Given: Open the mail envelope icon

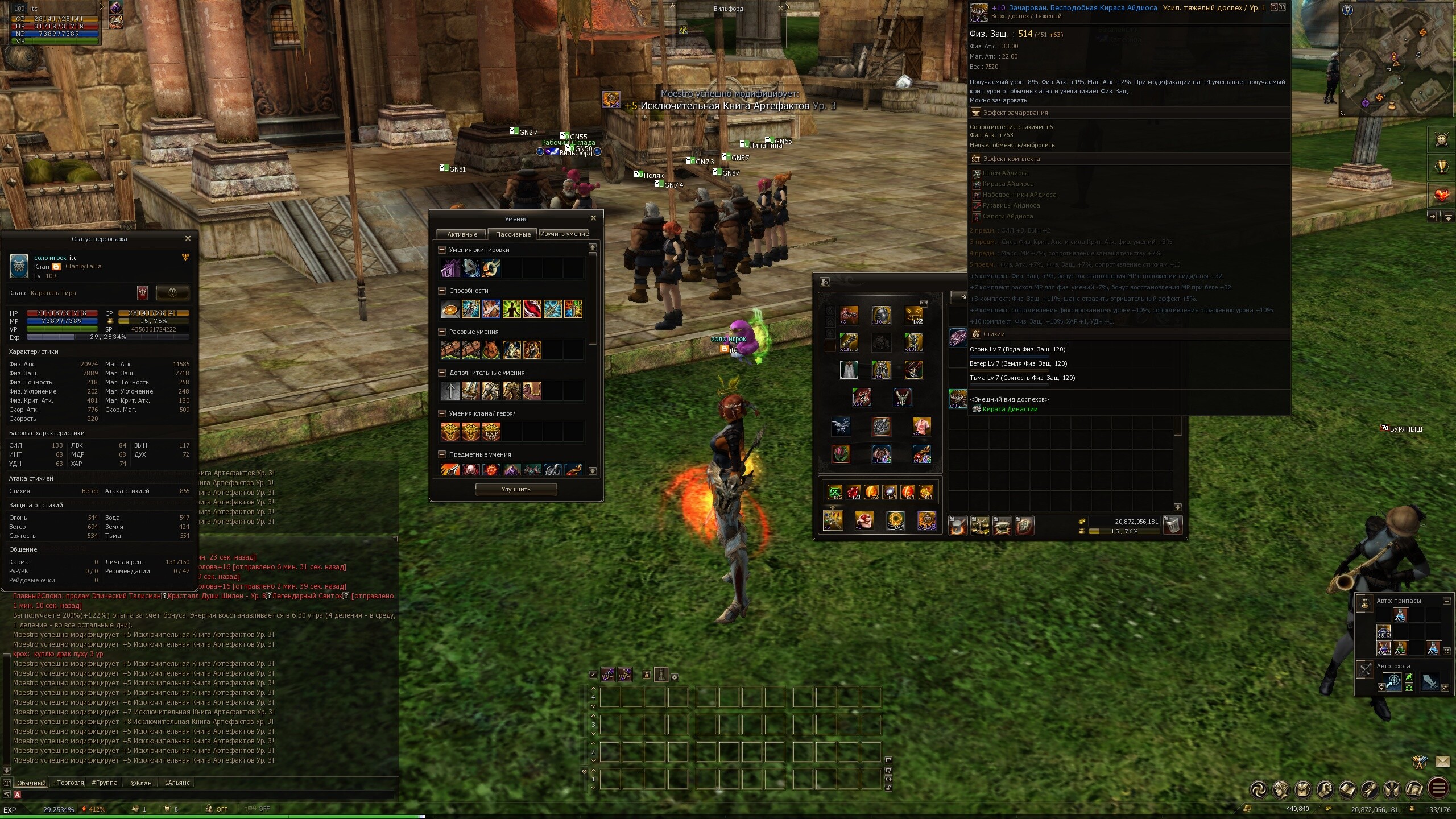Looking at the screenshot, I should tap(1443, 761).
